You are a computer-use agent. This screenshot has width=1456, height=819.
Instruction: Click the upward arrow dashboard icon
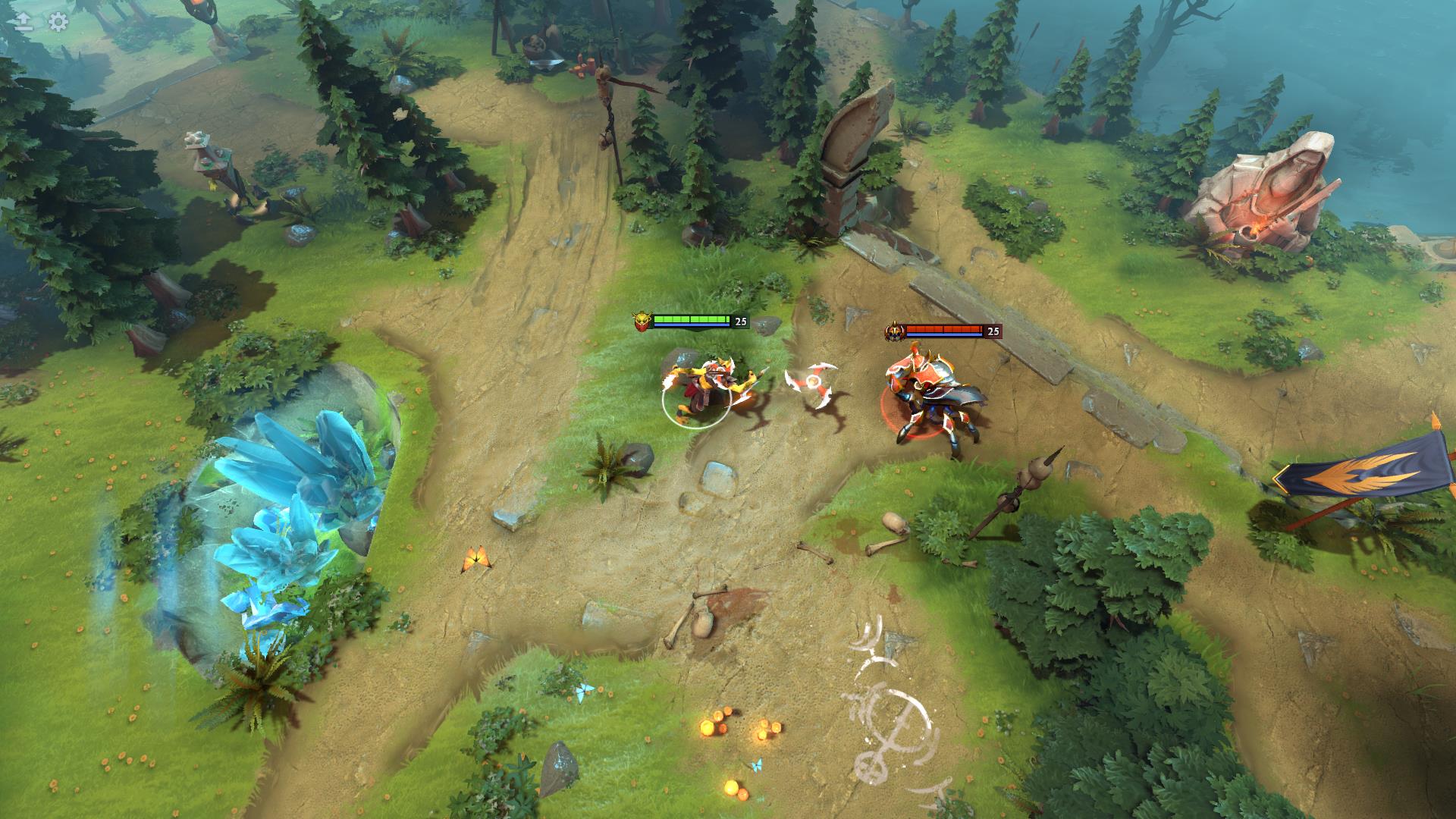[x=24, y=22]
